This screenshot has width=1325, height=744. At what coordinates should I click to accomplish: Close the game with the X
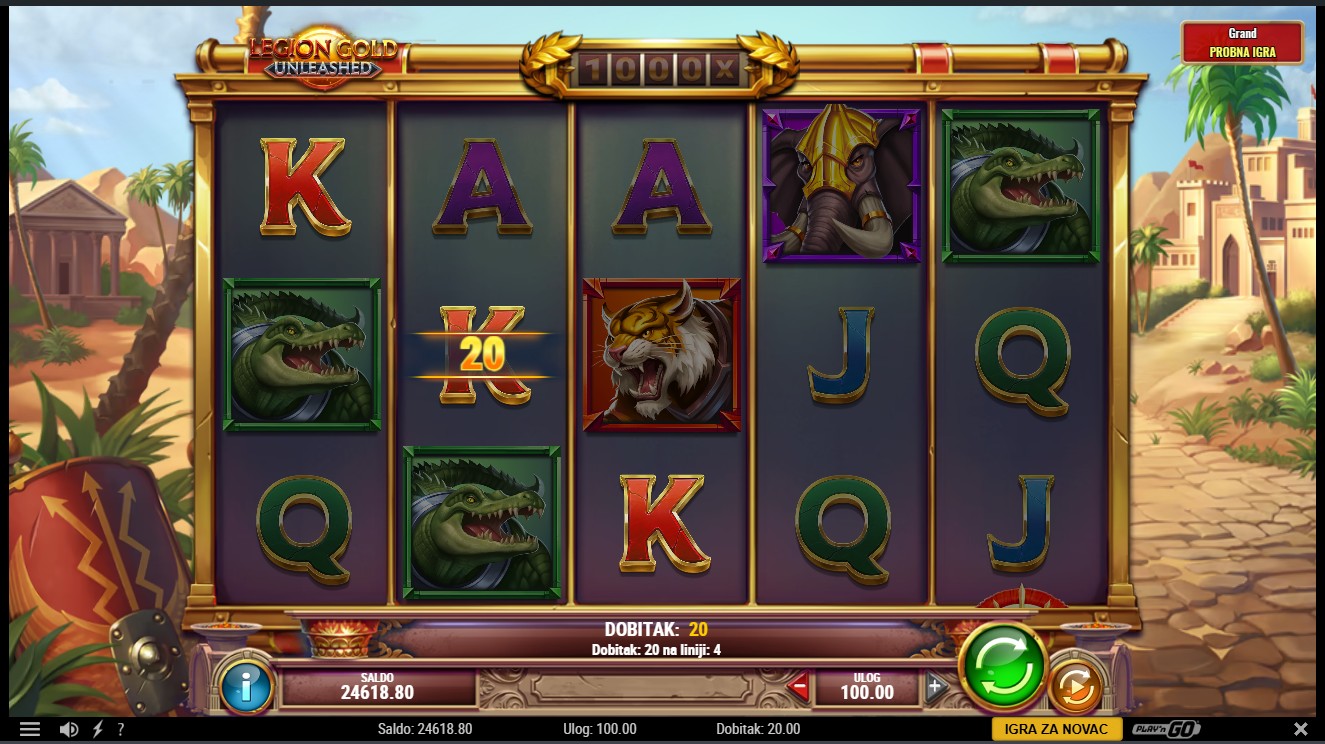[x=1300, y=729]
